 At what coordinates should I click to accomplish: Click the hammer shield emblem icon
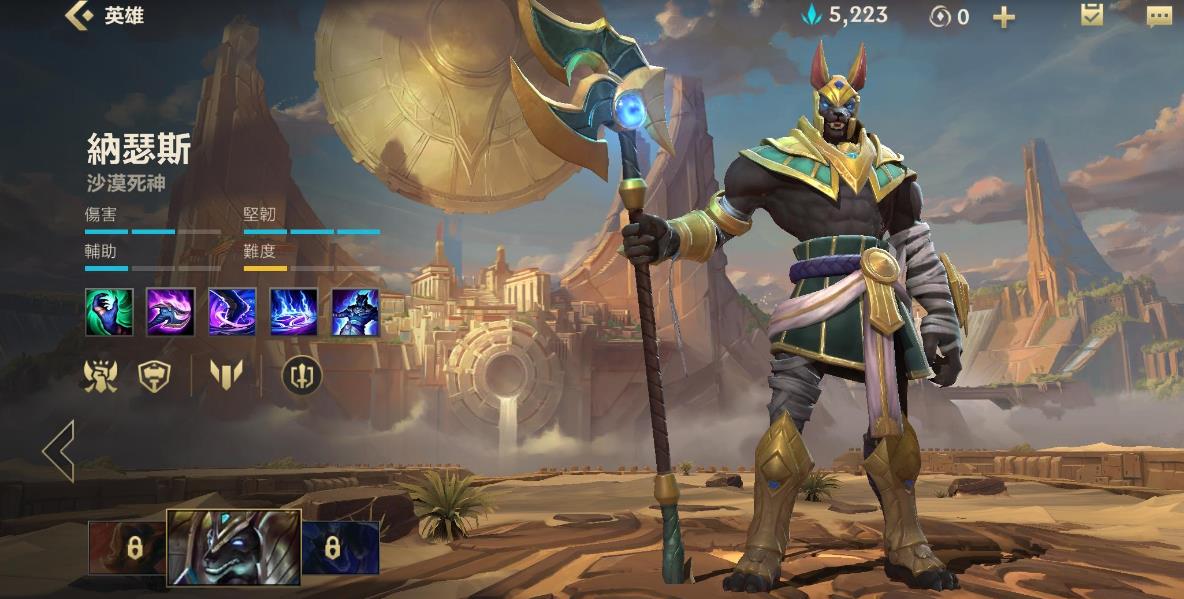click(154, 375)
